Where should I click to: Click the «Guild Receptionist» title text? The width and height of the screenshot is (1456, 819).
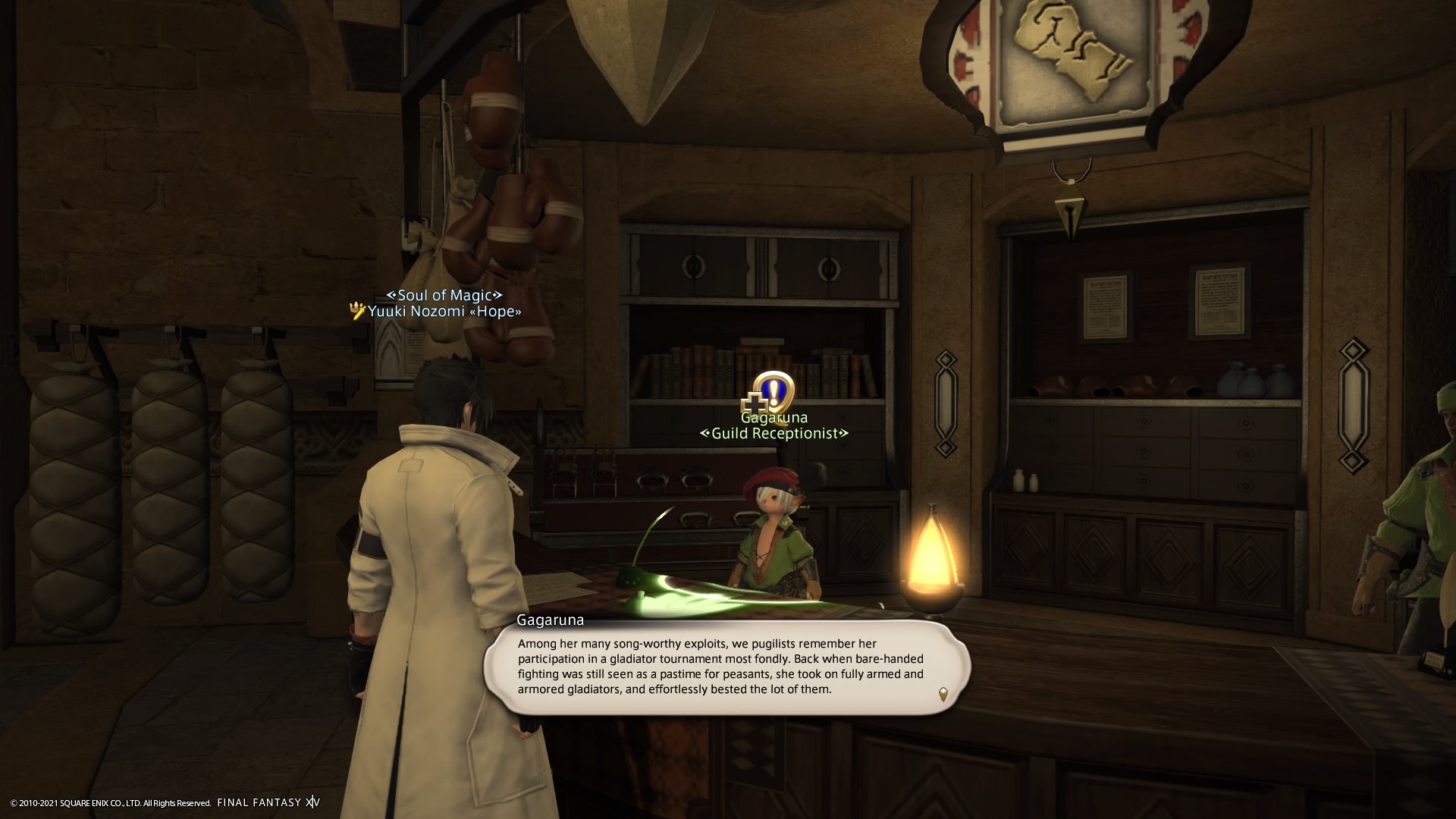click(x=774, y=434)
